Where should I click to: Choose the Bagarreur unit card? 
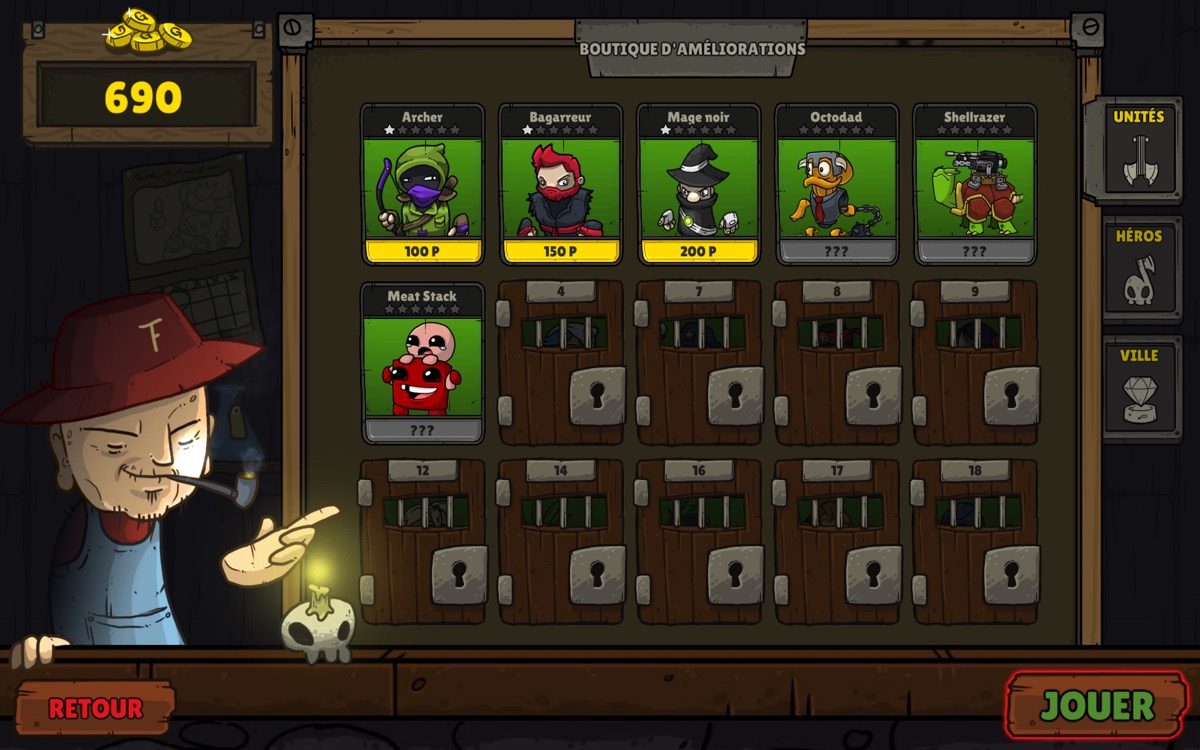pyautogui.click(x=560, y=186)
